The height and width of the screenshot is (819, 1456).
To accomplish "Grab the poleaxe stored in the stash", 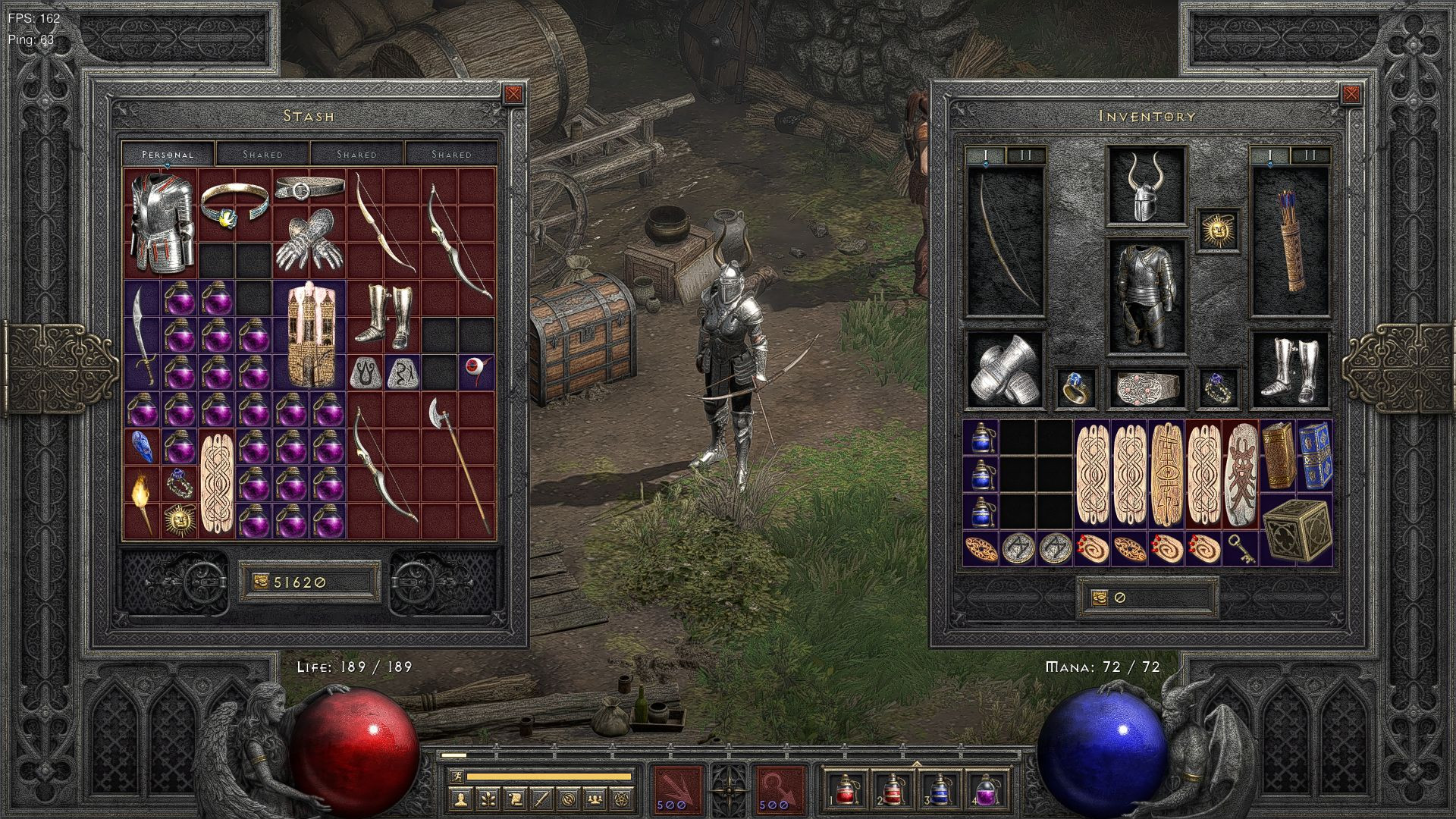I will (x=458, y=463).
